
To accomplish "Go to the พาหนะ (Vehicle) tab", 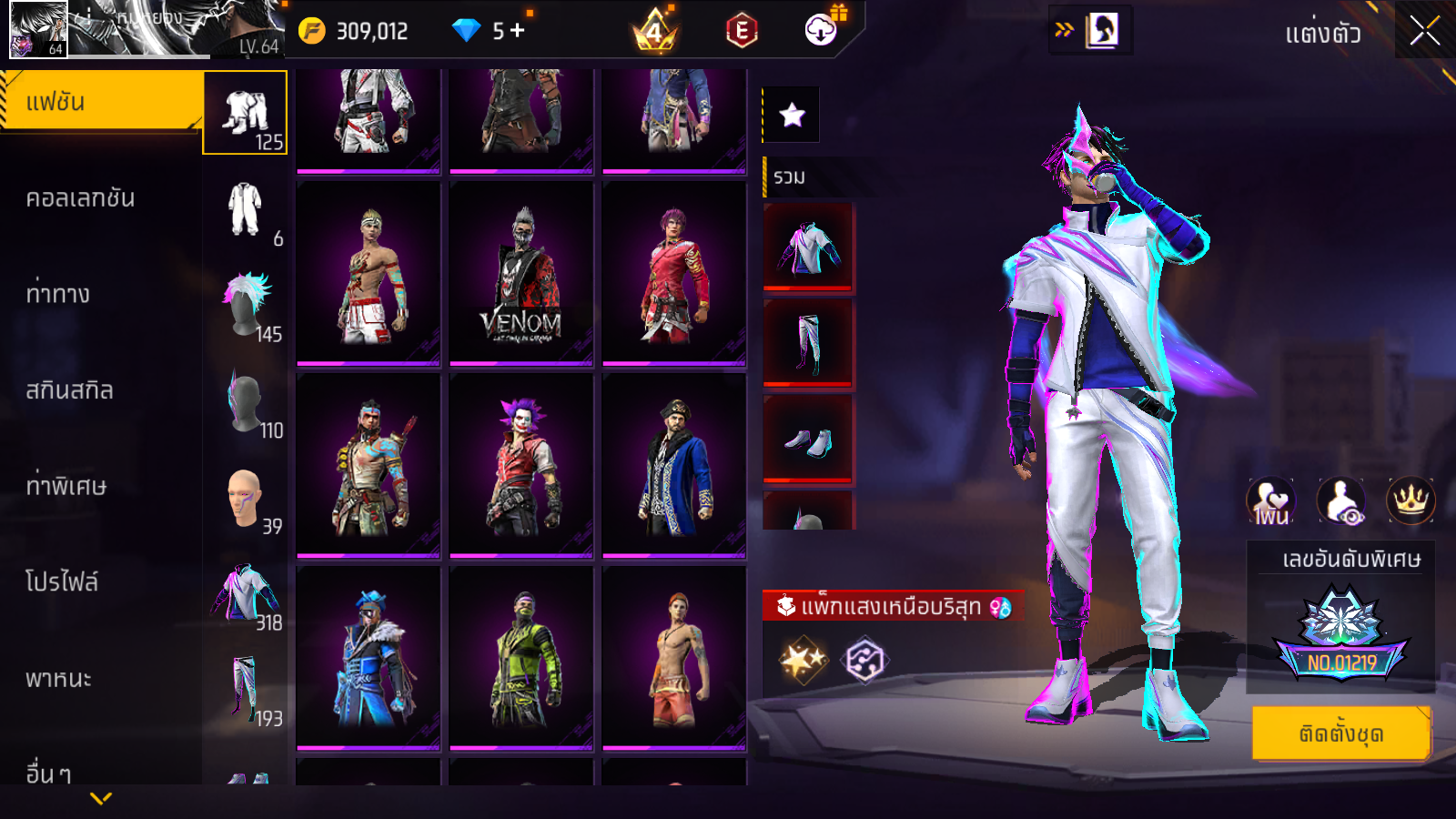I will [x=58, y=679].
